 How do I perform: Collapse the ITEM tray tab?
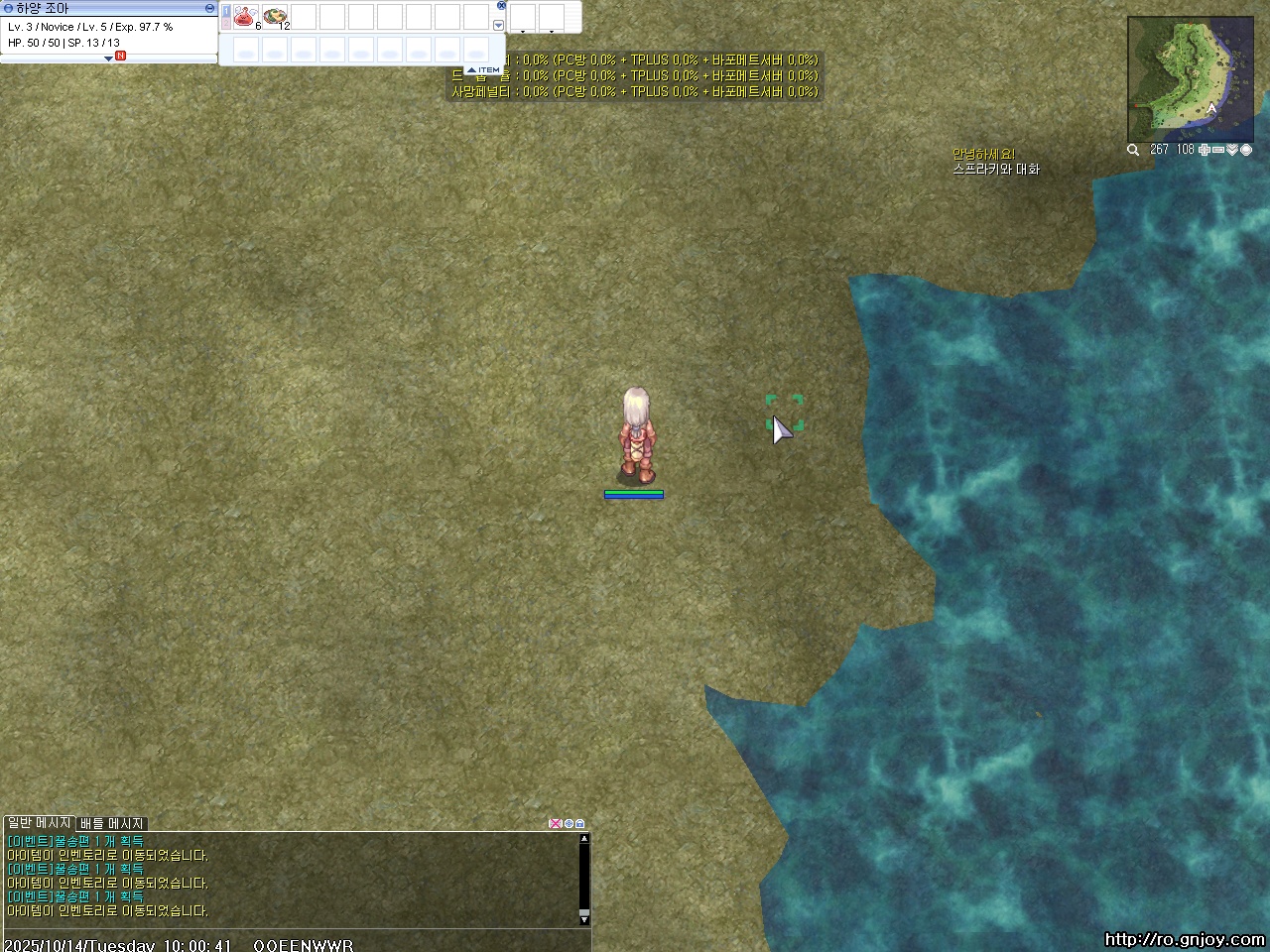483,69
